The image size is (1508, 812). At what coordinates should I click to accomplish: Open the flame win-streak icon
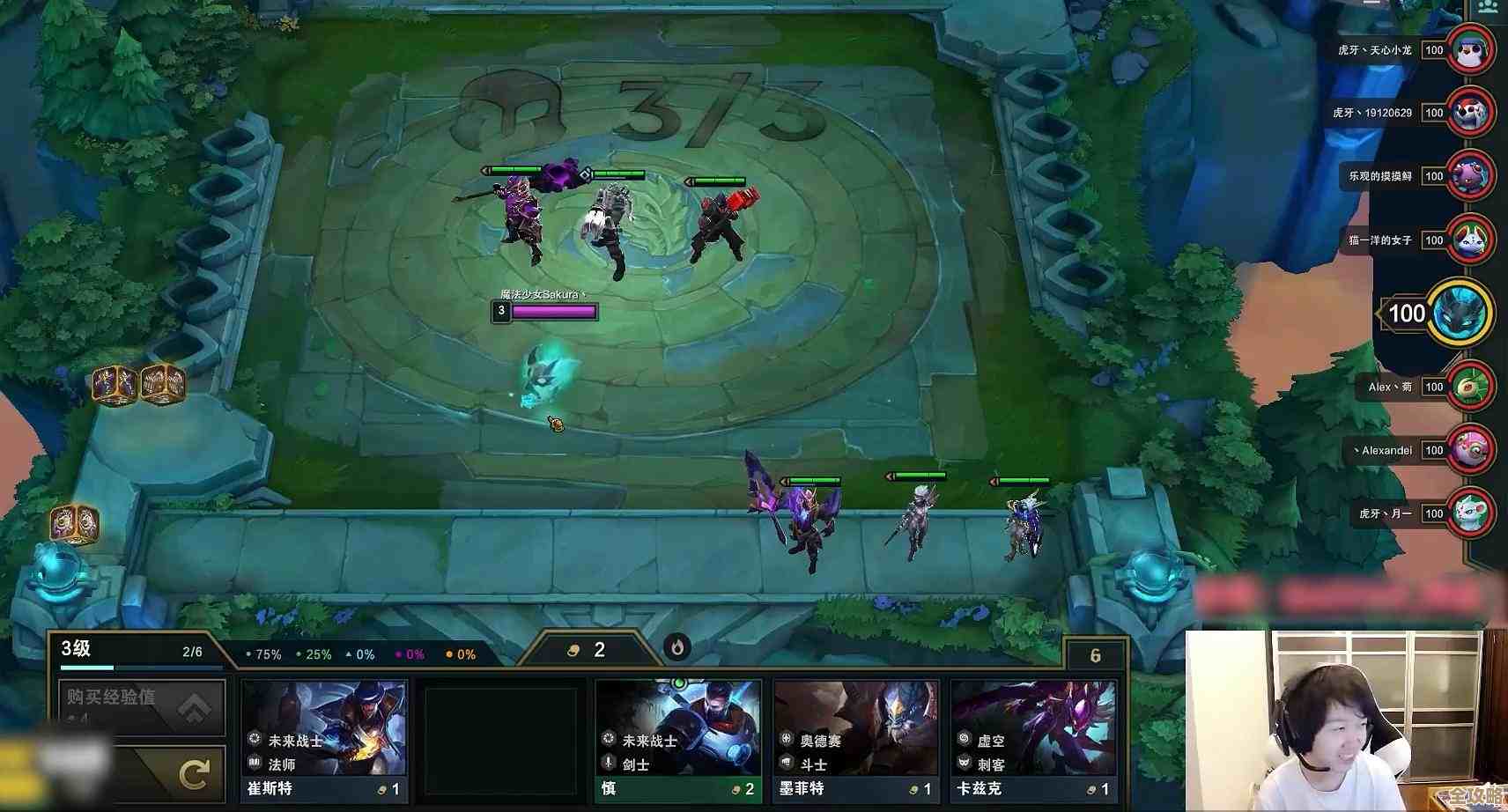click(677, 648)
